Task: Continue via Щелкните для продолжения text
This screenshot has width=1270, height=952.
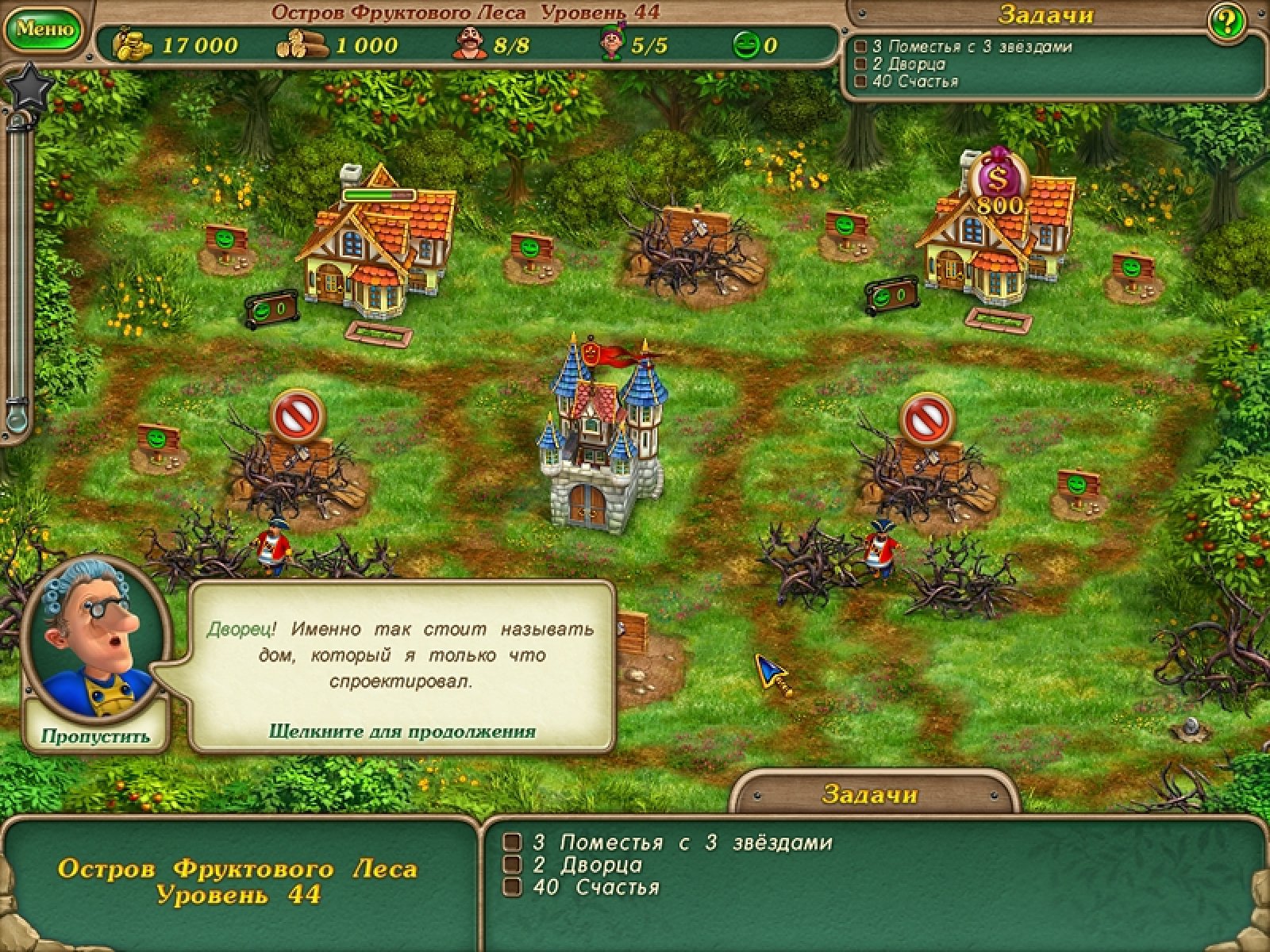Action: pos(402,731)
